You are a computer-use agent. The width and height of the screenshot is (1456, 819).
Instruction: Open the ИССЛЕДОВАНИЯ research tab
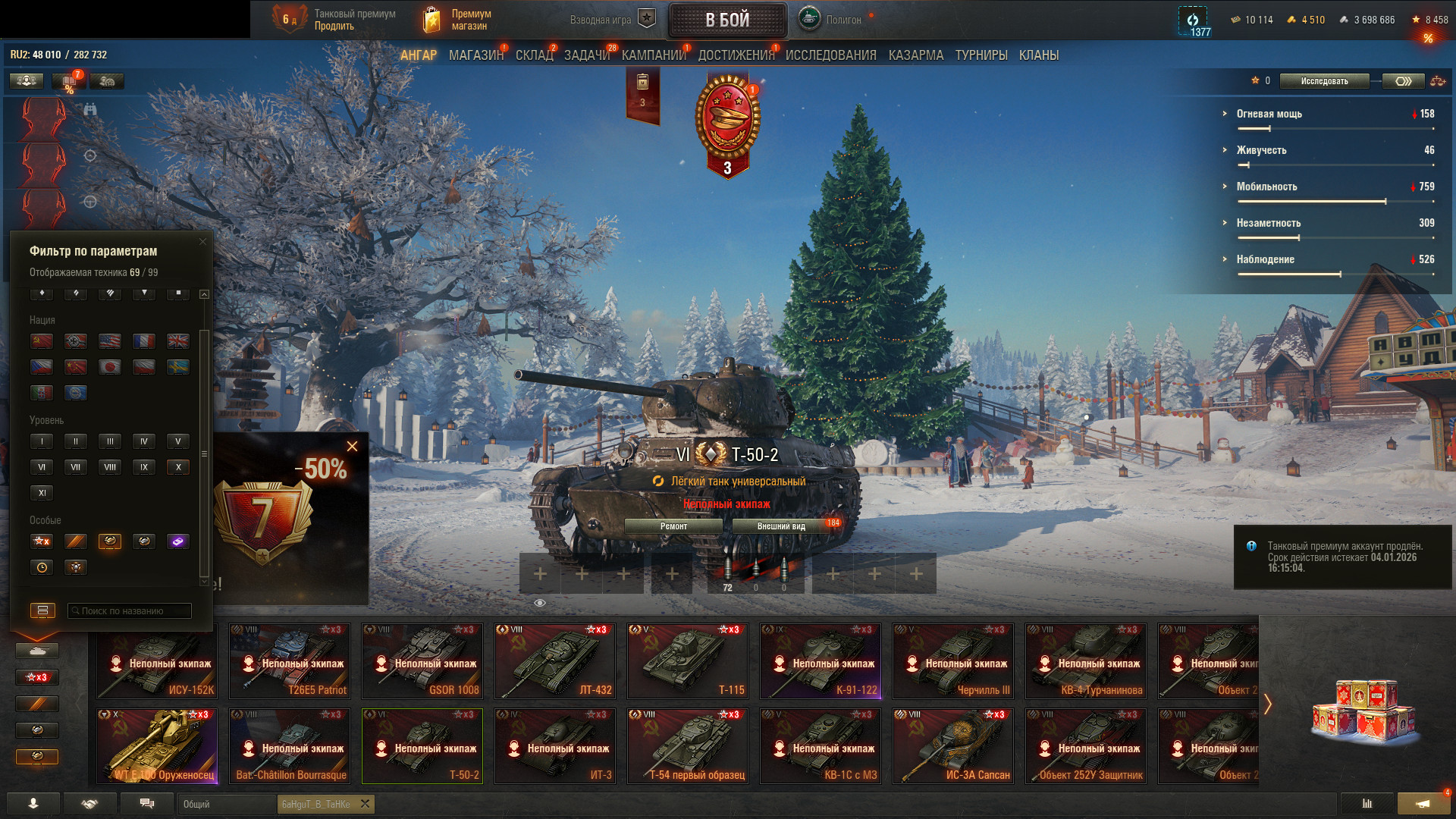(830, 55)
